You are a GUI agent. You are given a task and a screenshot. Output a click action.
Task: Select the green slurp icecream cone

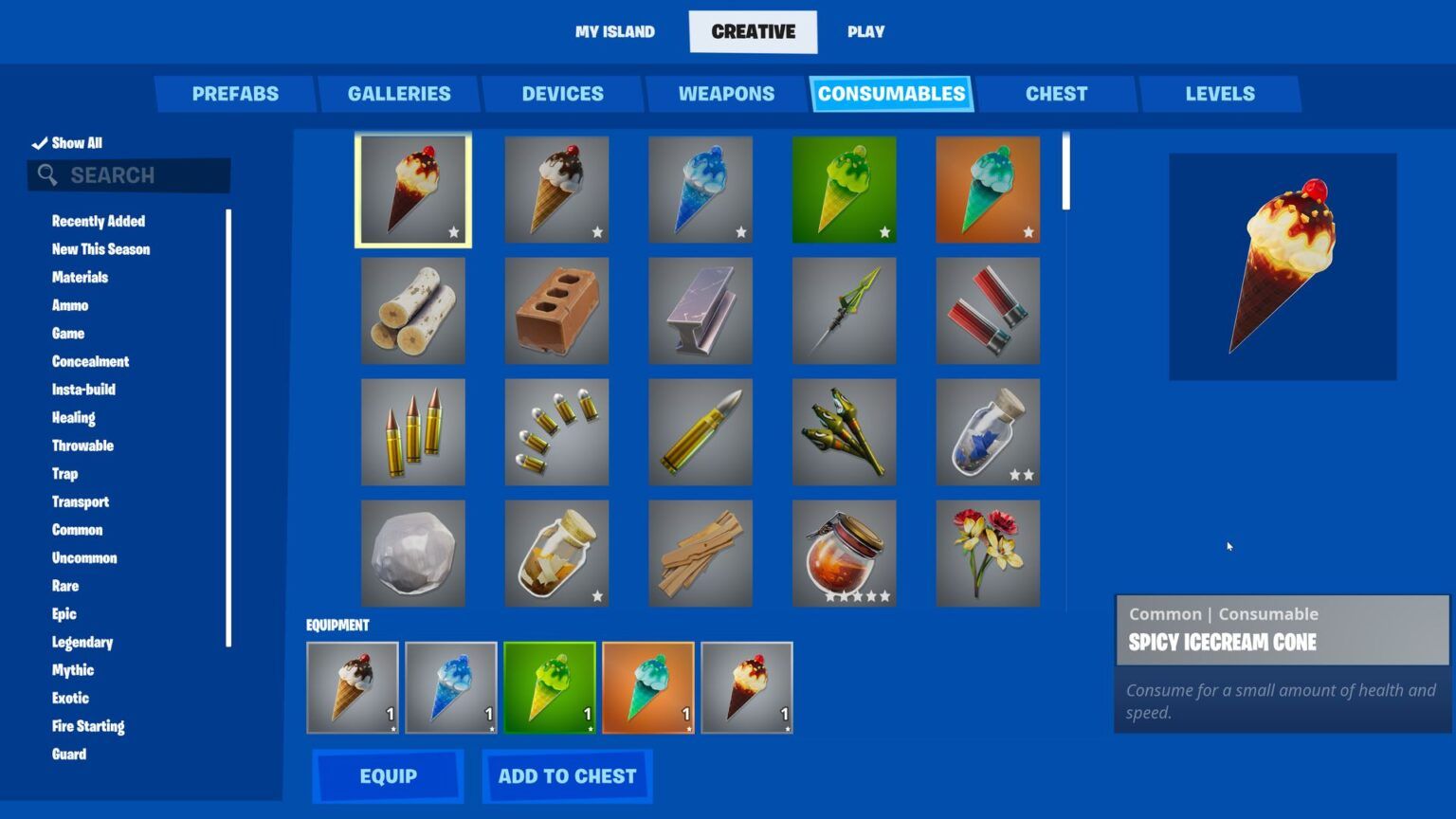tap(843, 189)
